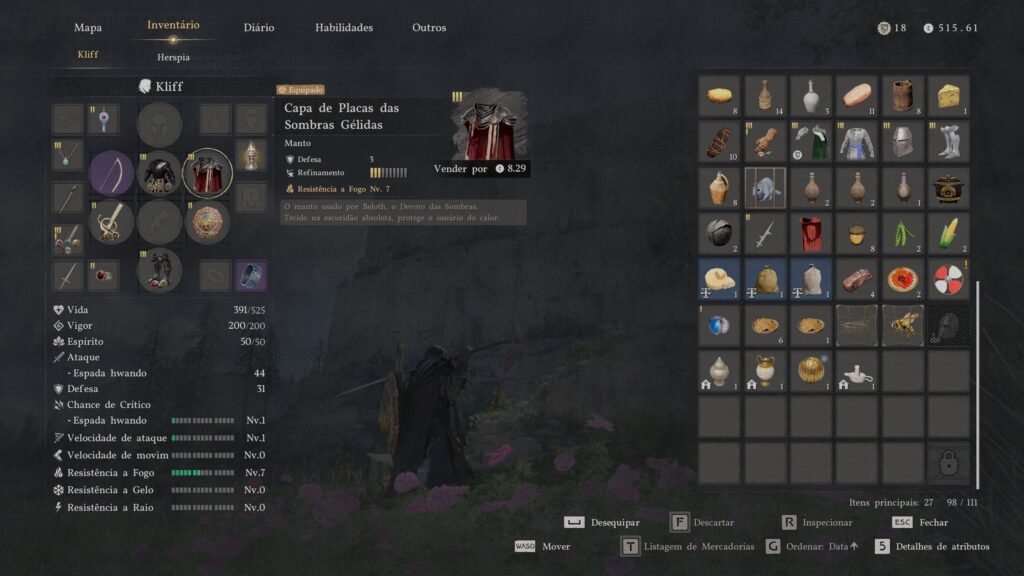Select the equipped bow slot
The height and width of the screenshot is (576, 1024).
click(x=112, y=173)
